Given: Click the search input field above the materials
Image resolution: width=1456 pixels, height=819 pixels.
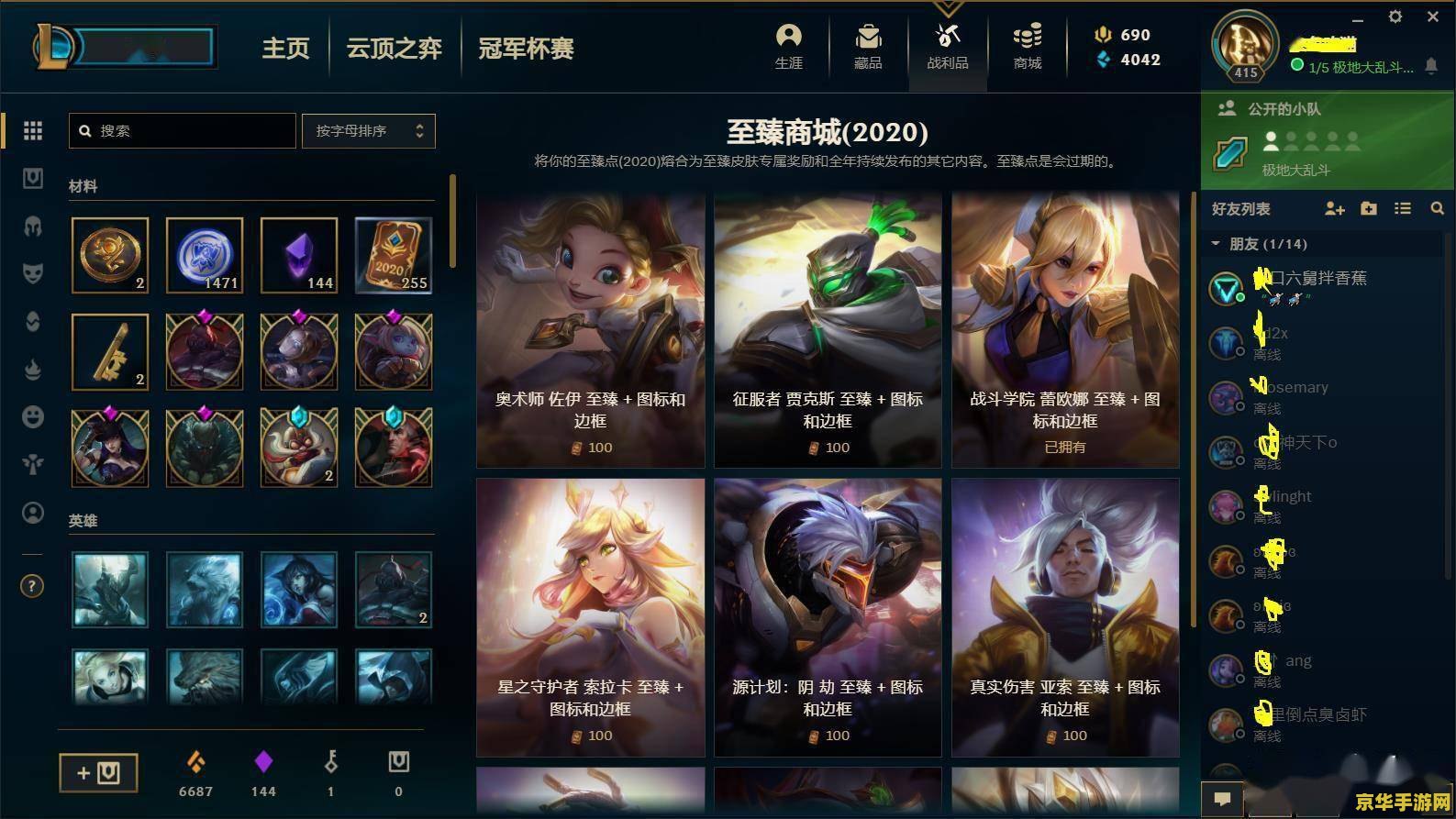Looking at the screenshot, I should tap(181, 130).
